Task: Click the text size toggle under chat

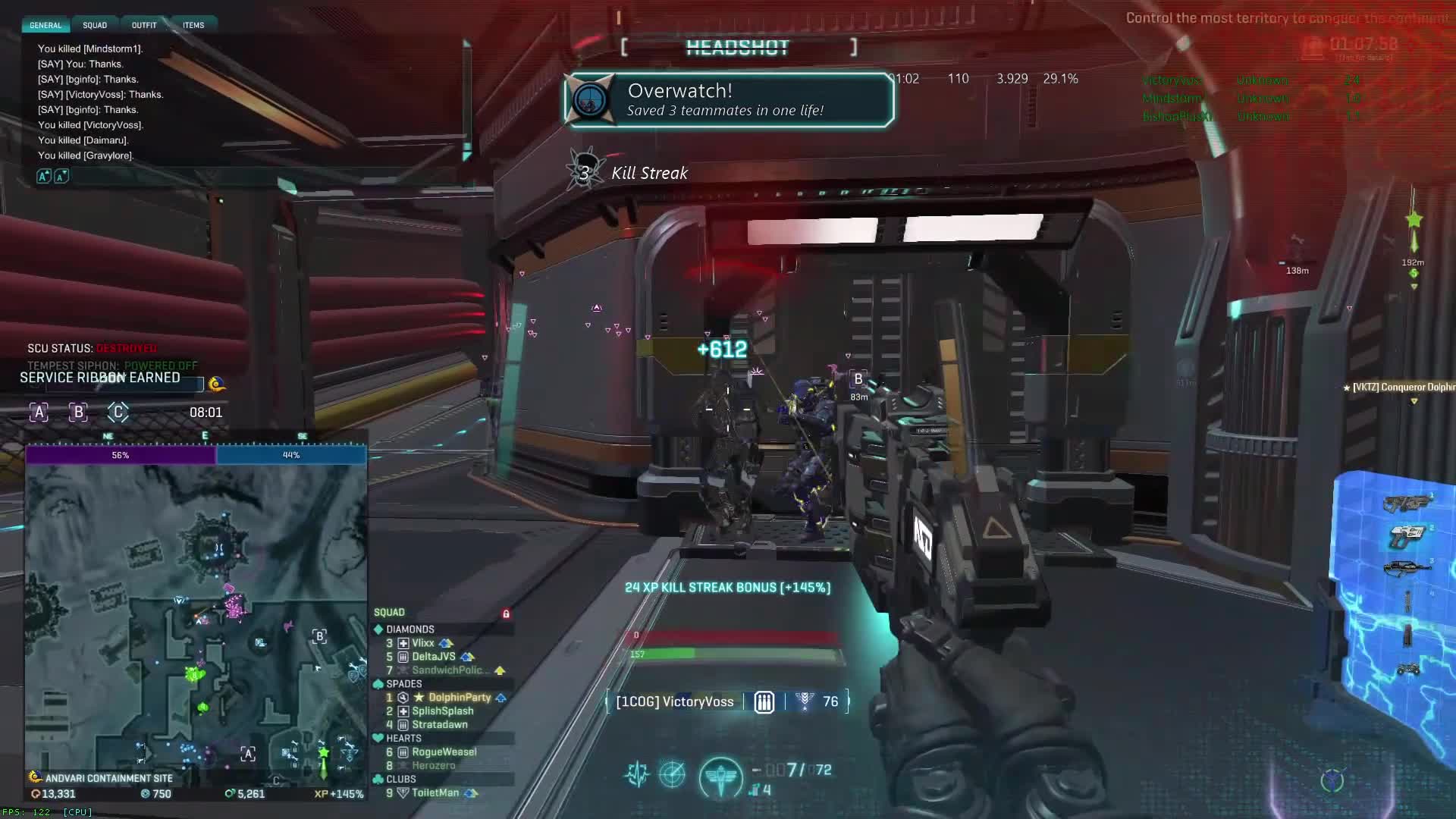Action: 52,176
